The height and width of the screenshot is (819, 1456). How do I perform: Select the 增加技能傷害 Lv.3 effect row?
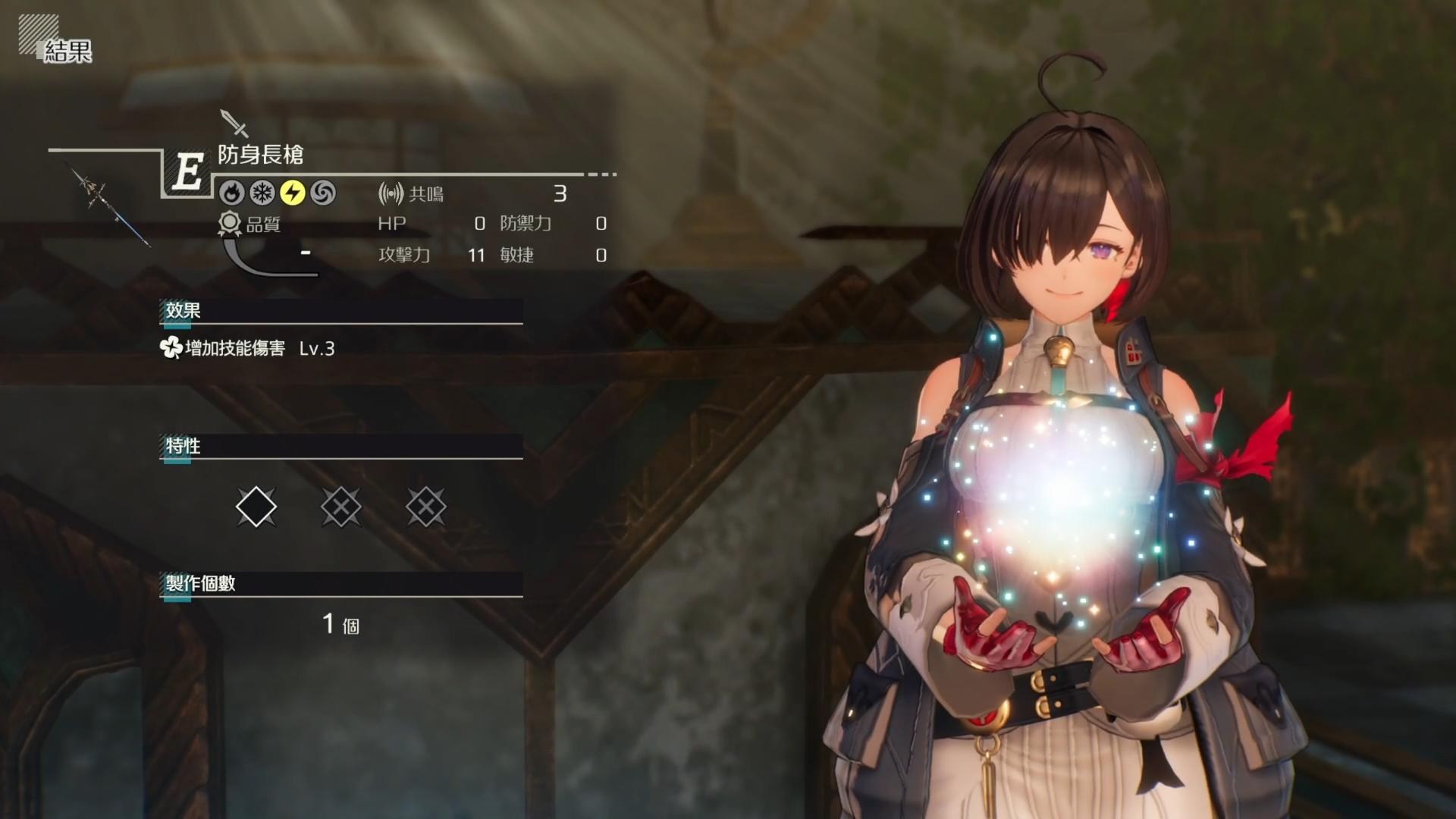pos(248,348)
